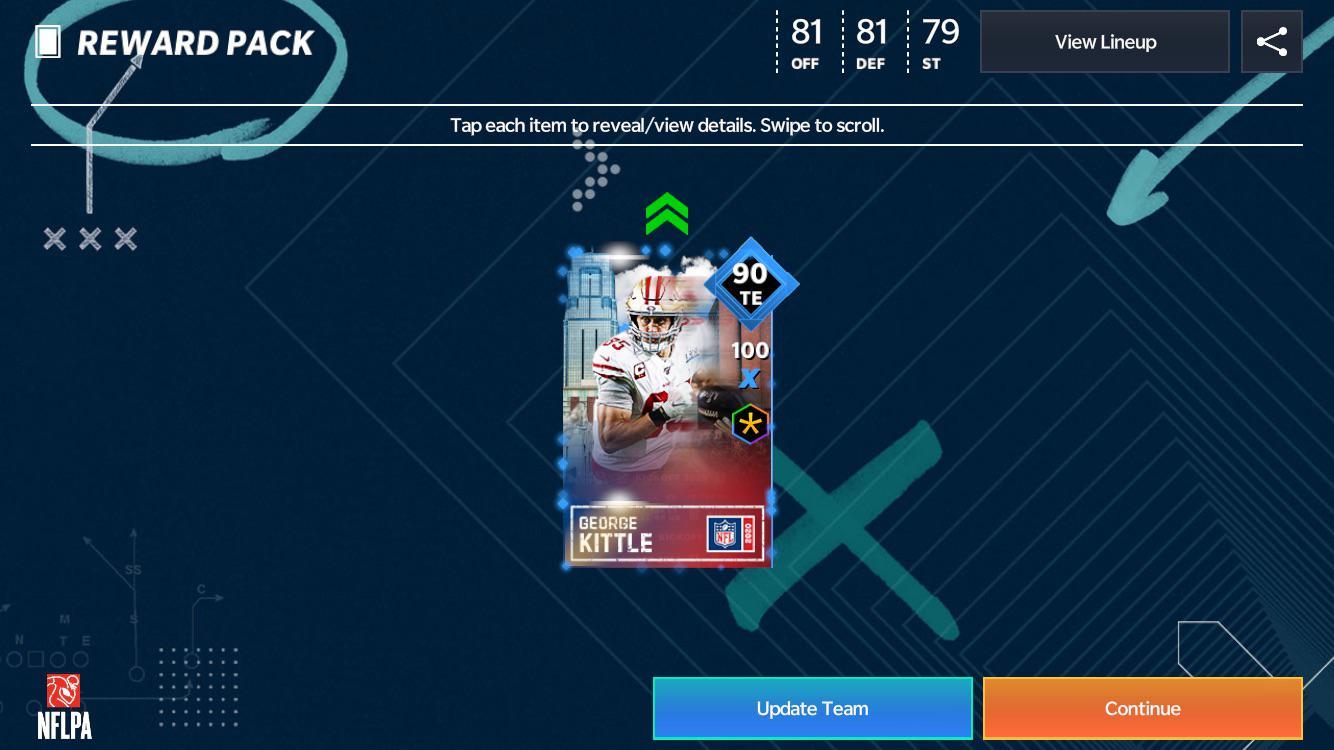Open View Lineup
This screenshot has width=1334, height=750.
pyautogui.click(x=1104, y=41)
